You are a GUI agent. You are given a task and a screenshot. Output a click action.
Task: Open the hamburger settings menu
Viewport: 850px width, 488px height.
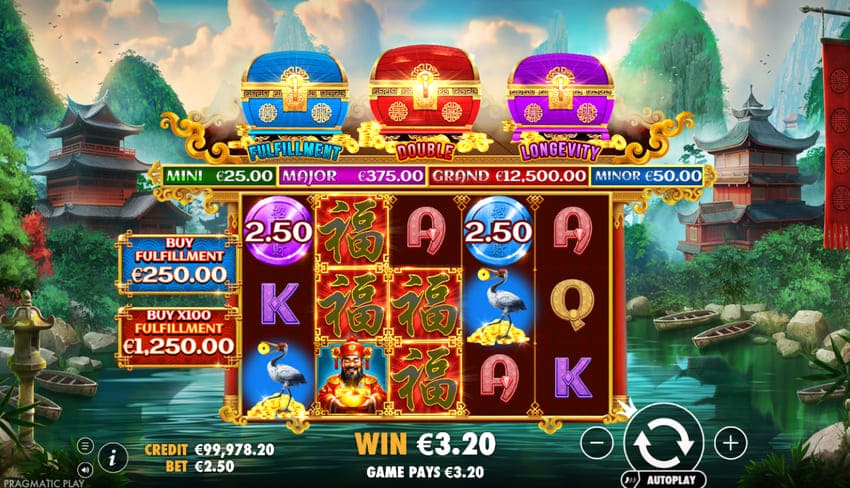tap(86, 446)
